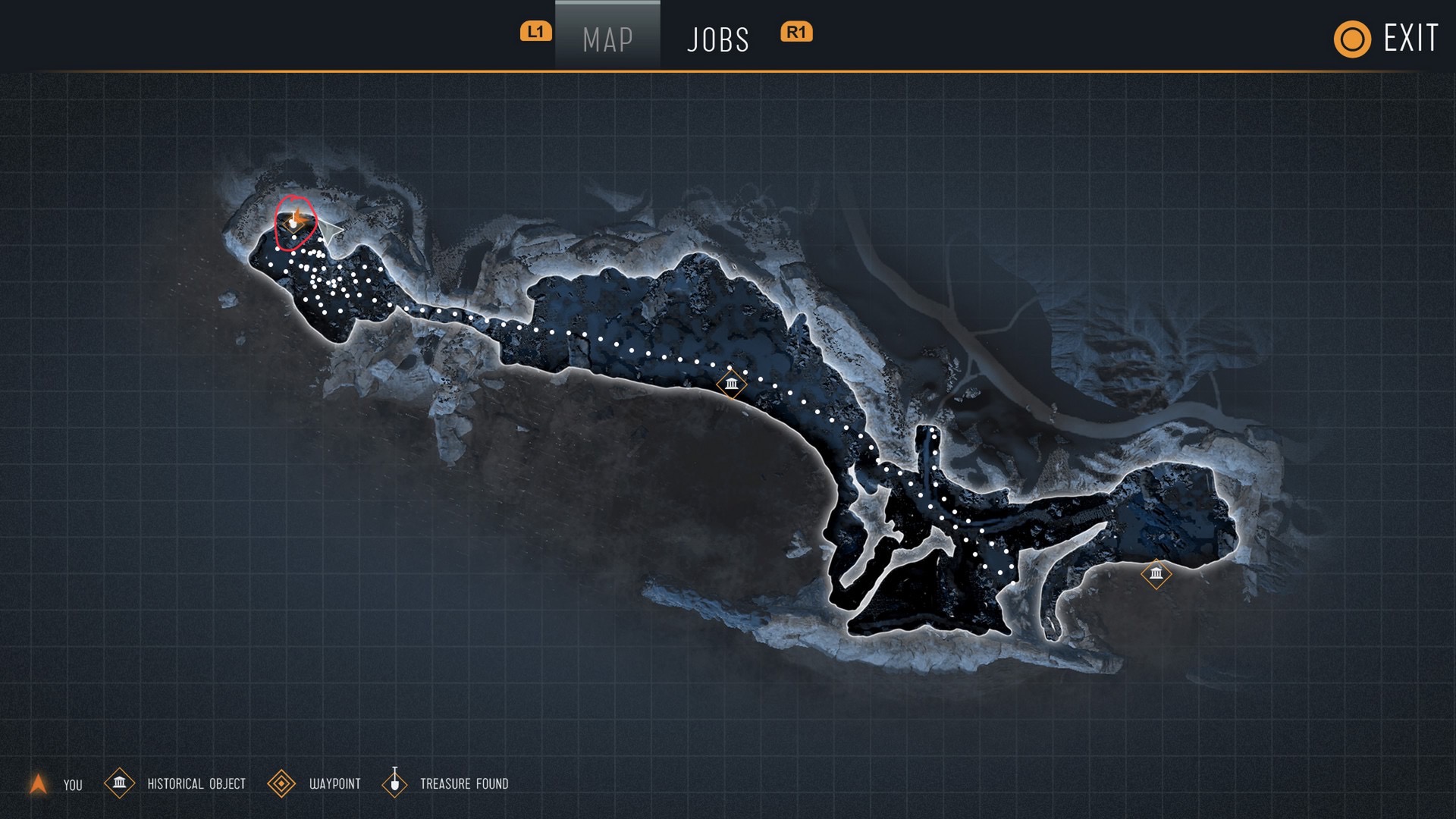Choose the treasure found marker on the map
The image size is (1456, 819).
293,222
